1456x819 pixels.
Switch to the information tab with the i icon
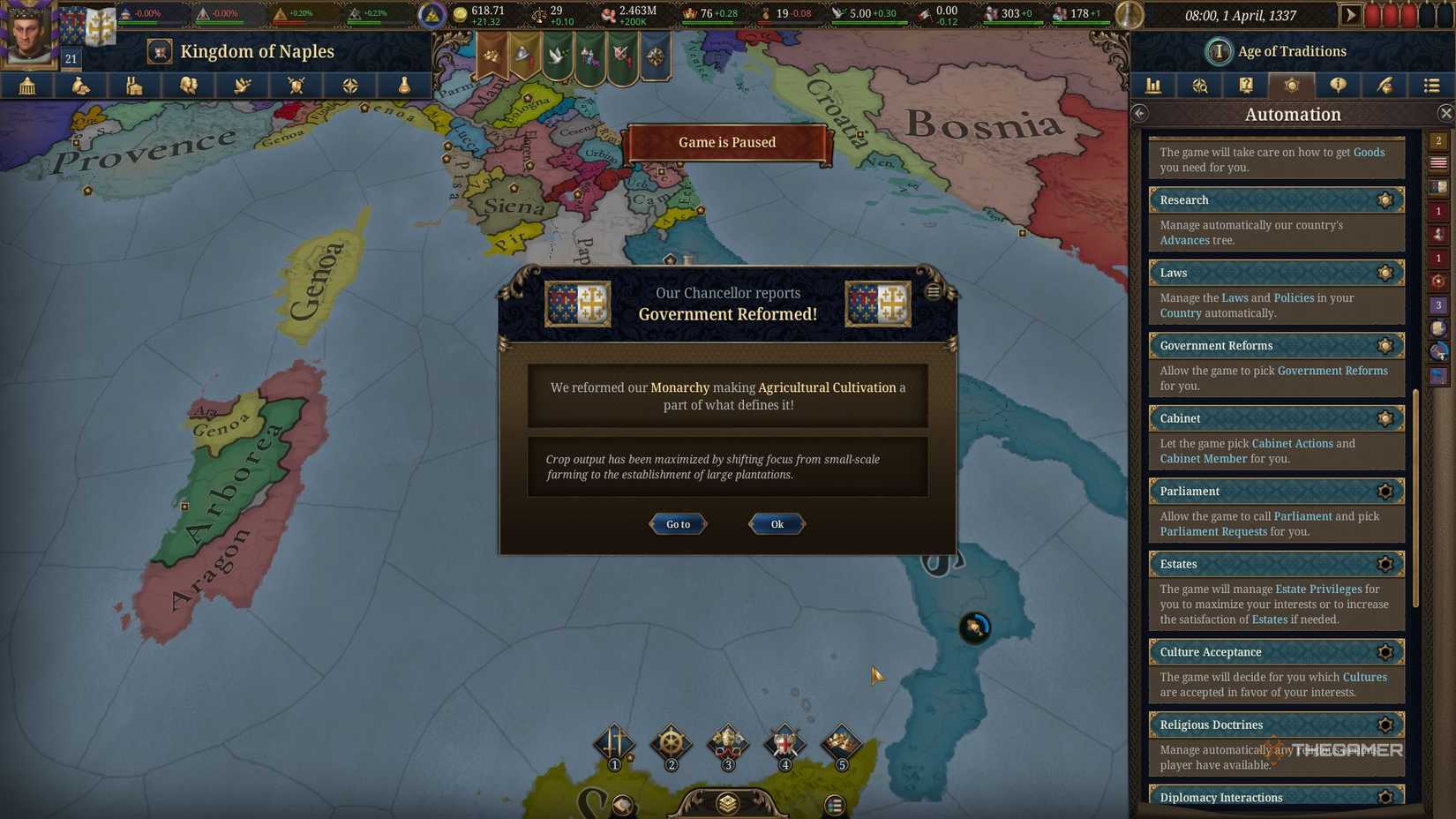coord(1337,86)
